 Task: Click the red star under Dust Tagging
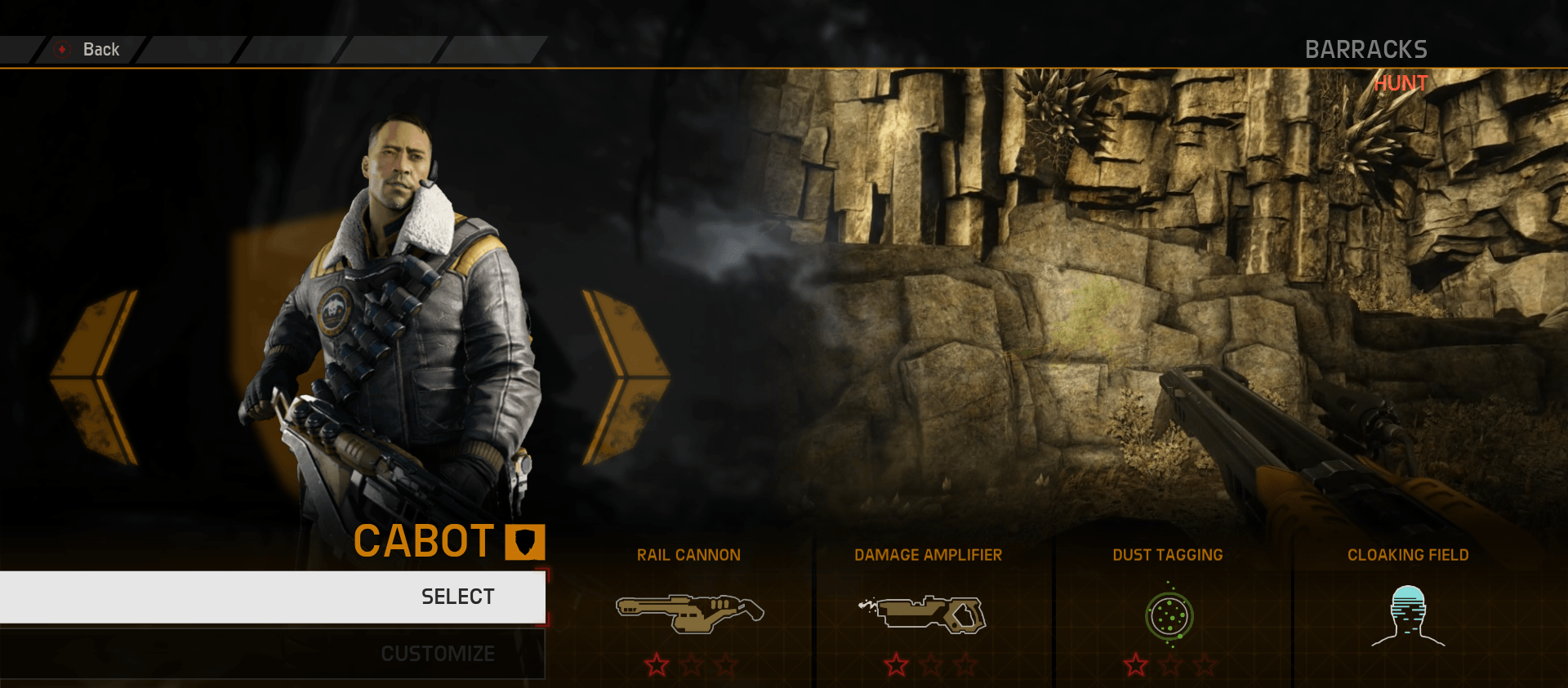(1137, 664)
